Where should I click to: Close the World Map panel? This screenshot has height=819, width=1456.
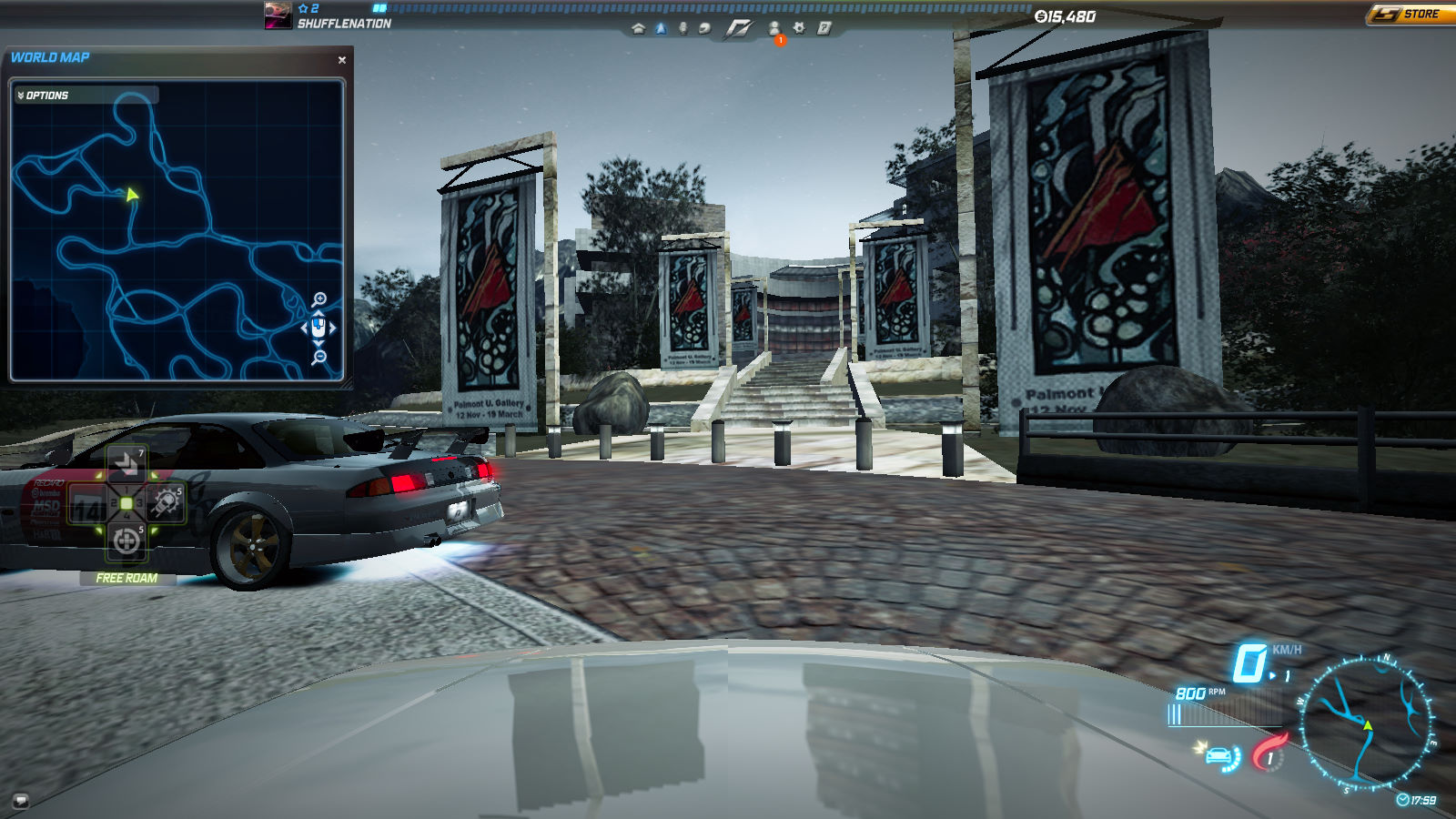pyautogui.click(x=342, y=60)
